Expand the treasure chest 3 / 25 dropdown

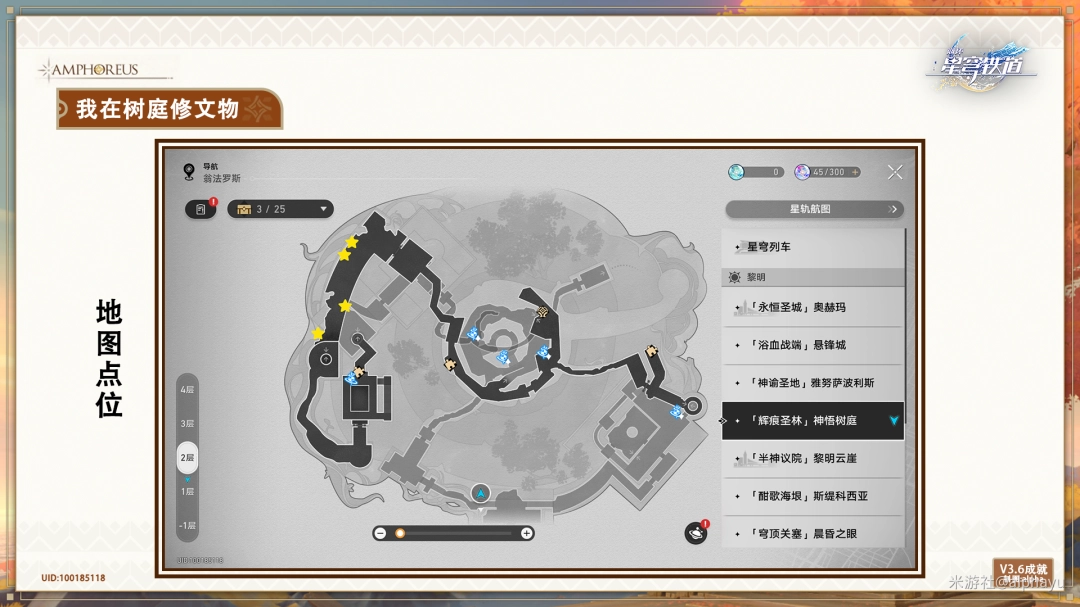click(280, 209)
